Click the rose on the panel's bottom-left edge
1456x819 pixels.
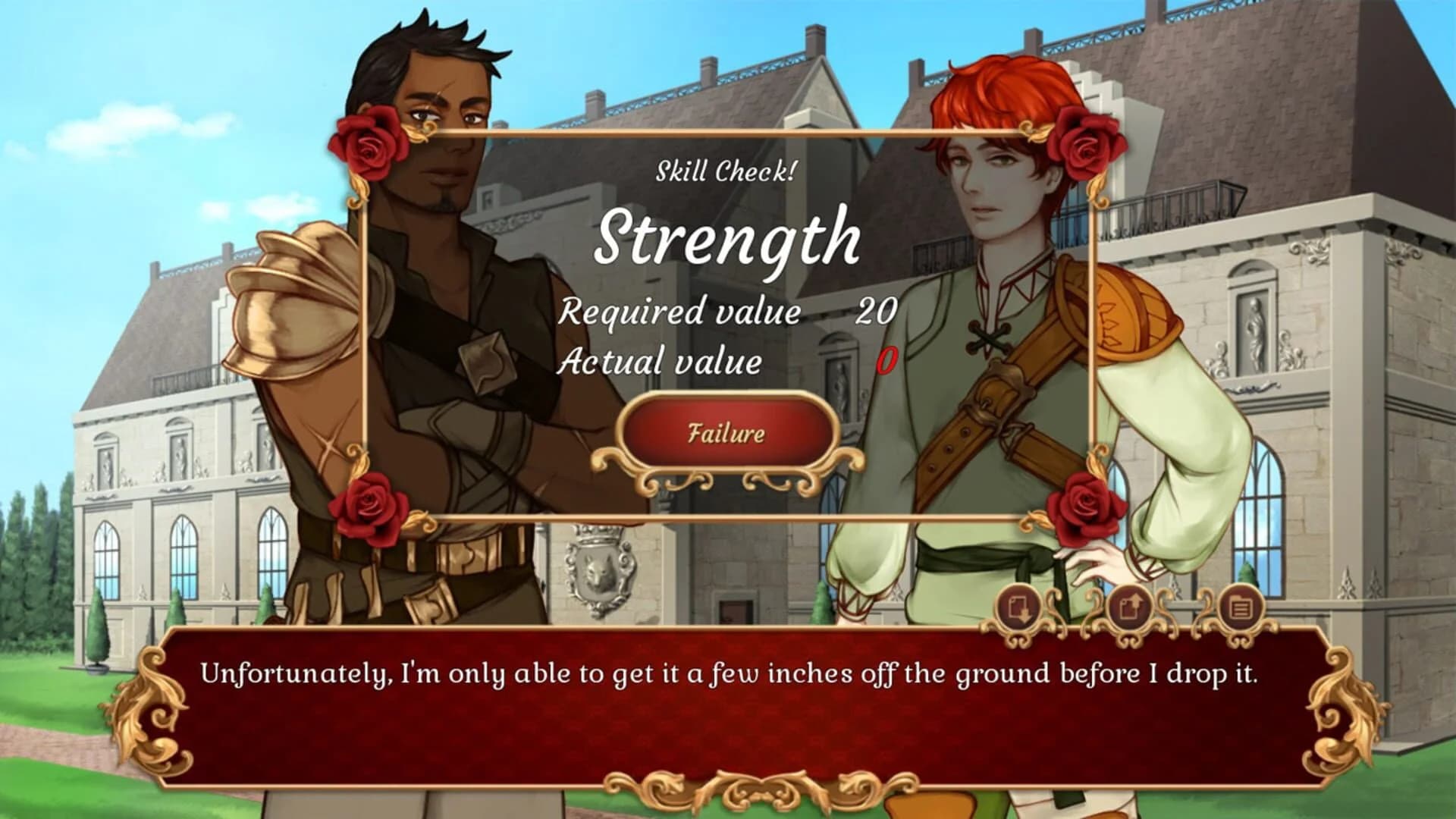click(367, 504)
